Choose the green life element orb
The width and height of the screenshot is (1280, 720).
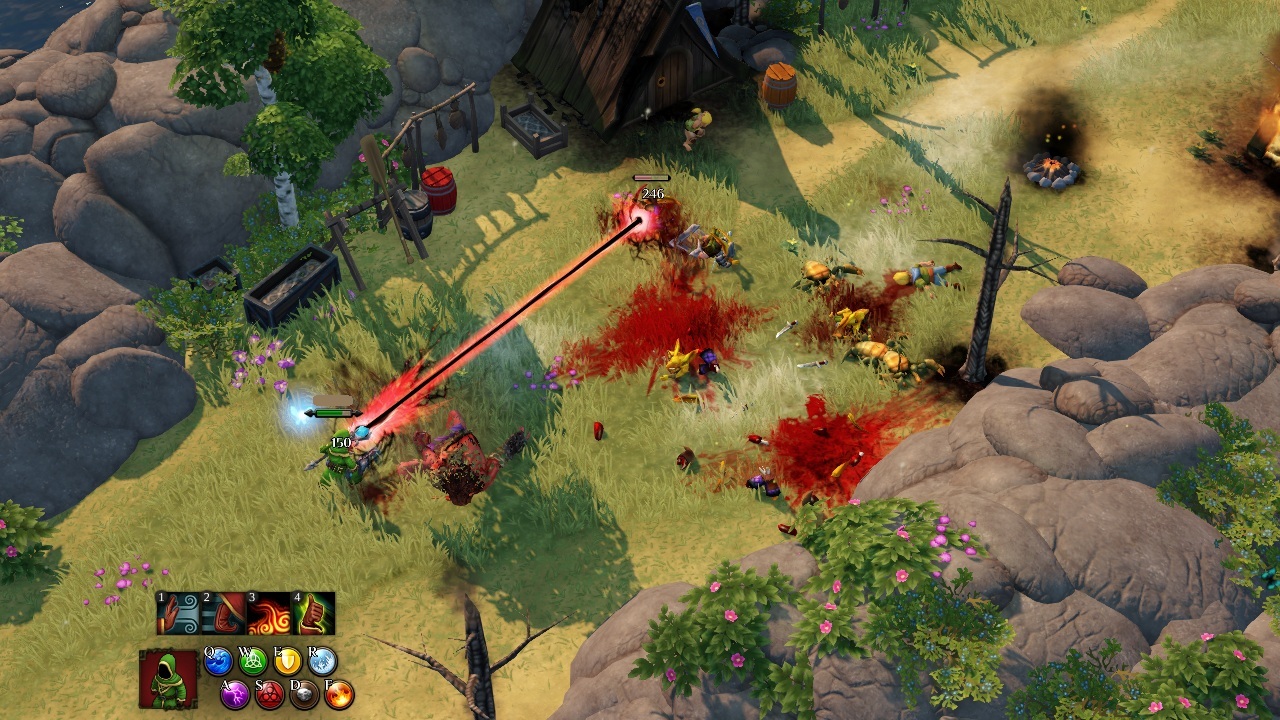tap(254, 661)
